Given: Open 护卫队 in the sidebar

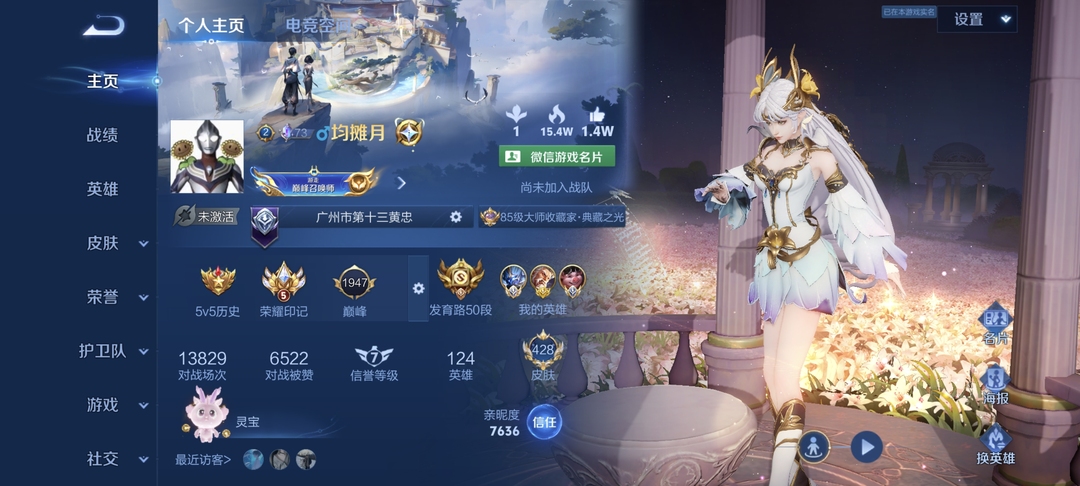Looking at the screenshot, I should [110, 351].
